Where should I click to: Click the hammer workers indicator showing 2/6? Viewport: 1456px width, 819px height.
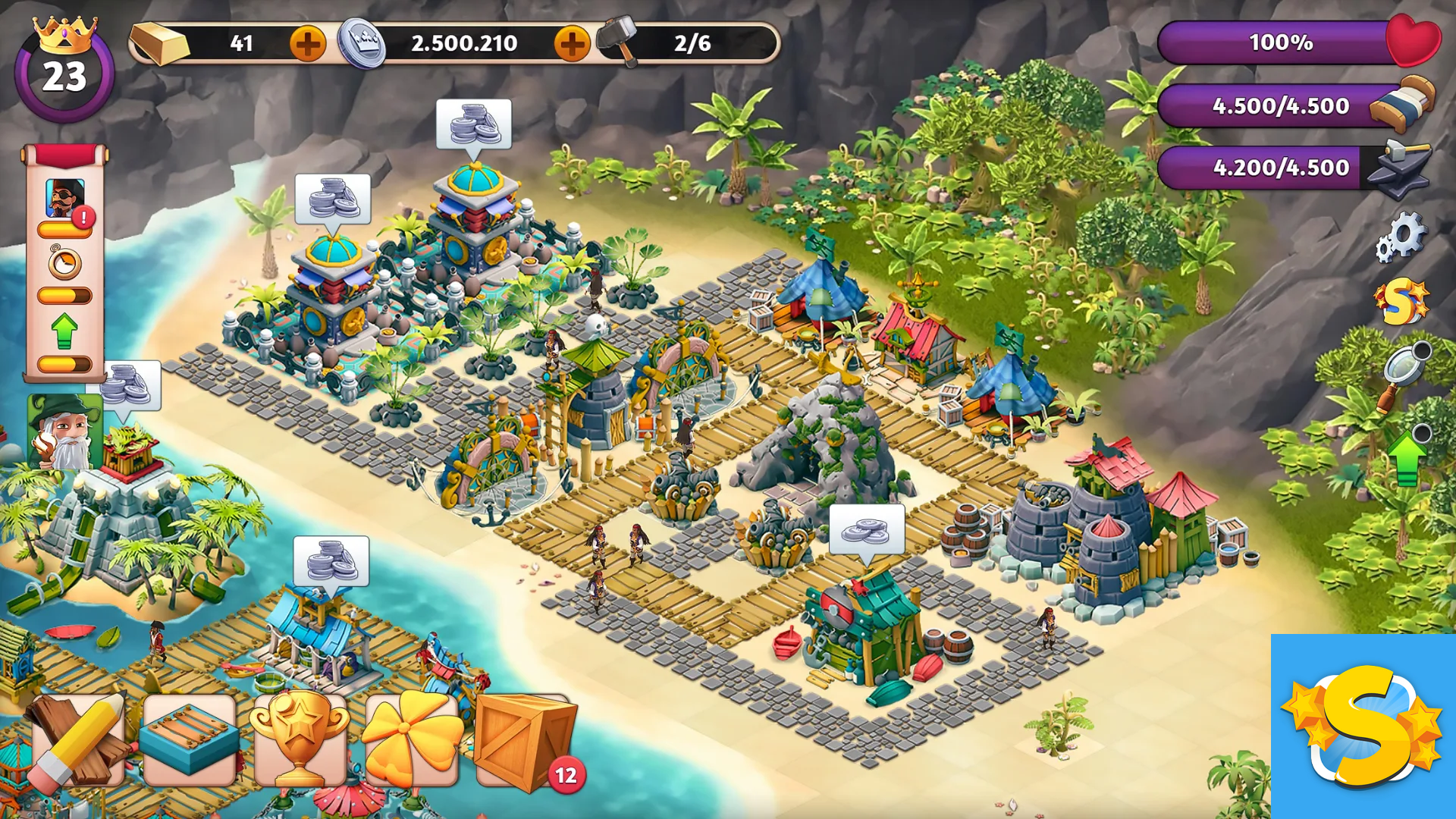[x=667, y=43]
